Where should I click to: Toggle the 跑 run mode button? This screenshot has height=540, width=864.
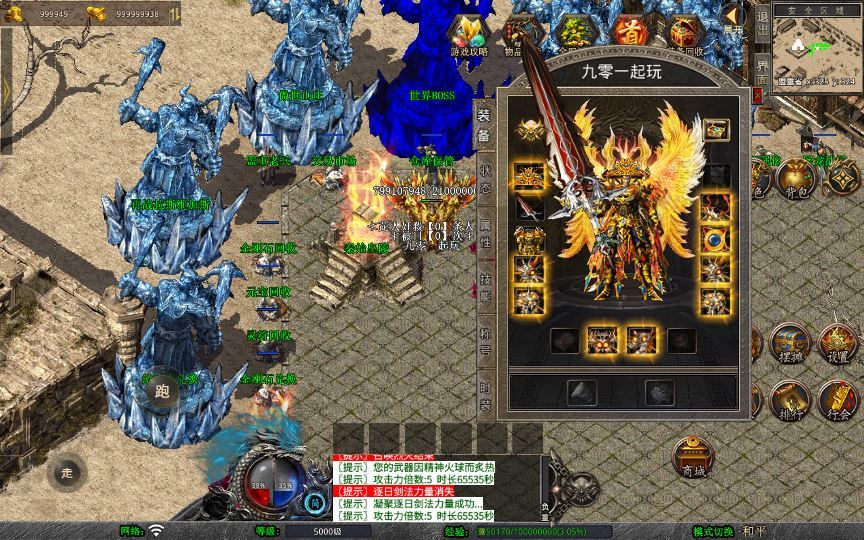point(163,392)
